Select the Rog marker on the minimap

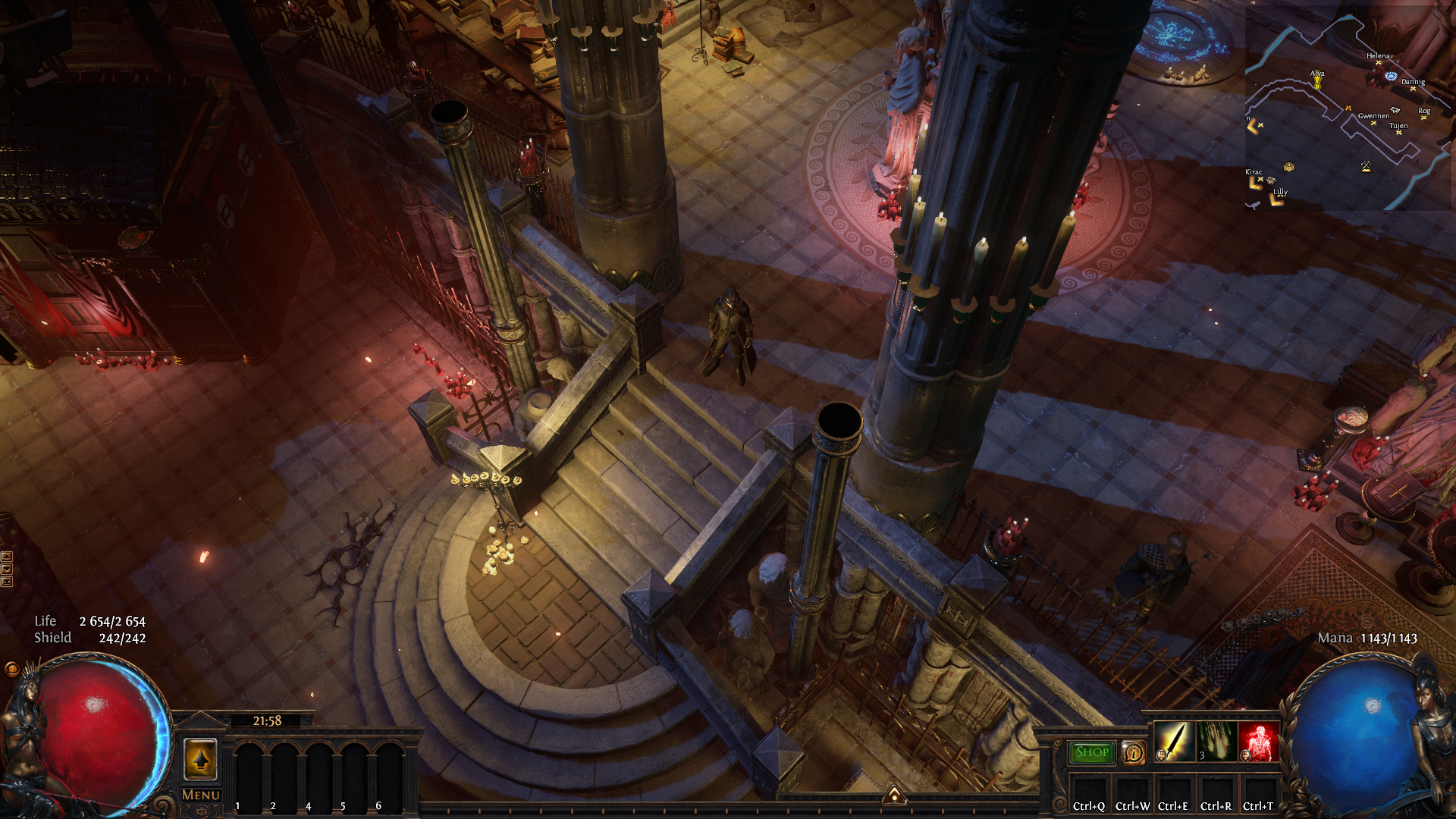point(1423,118)
